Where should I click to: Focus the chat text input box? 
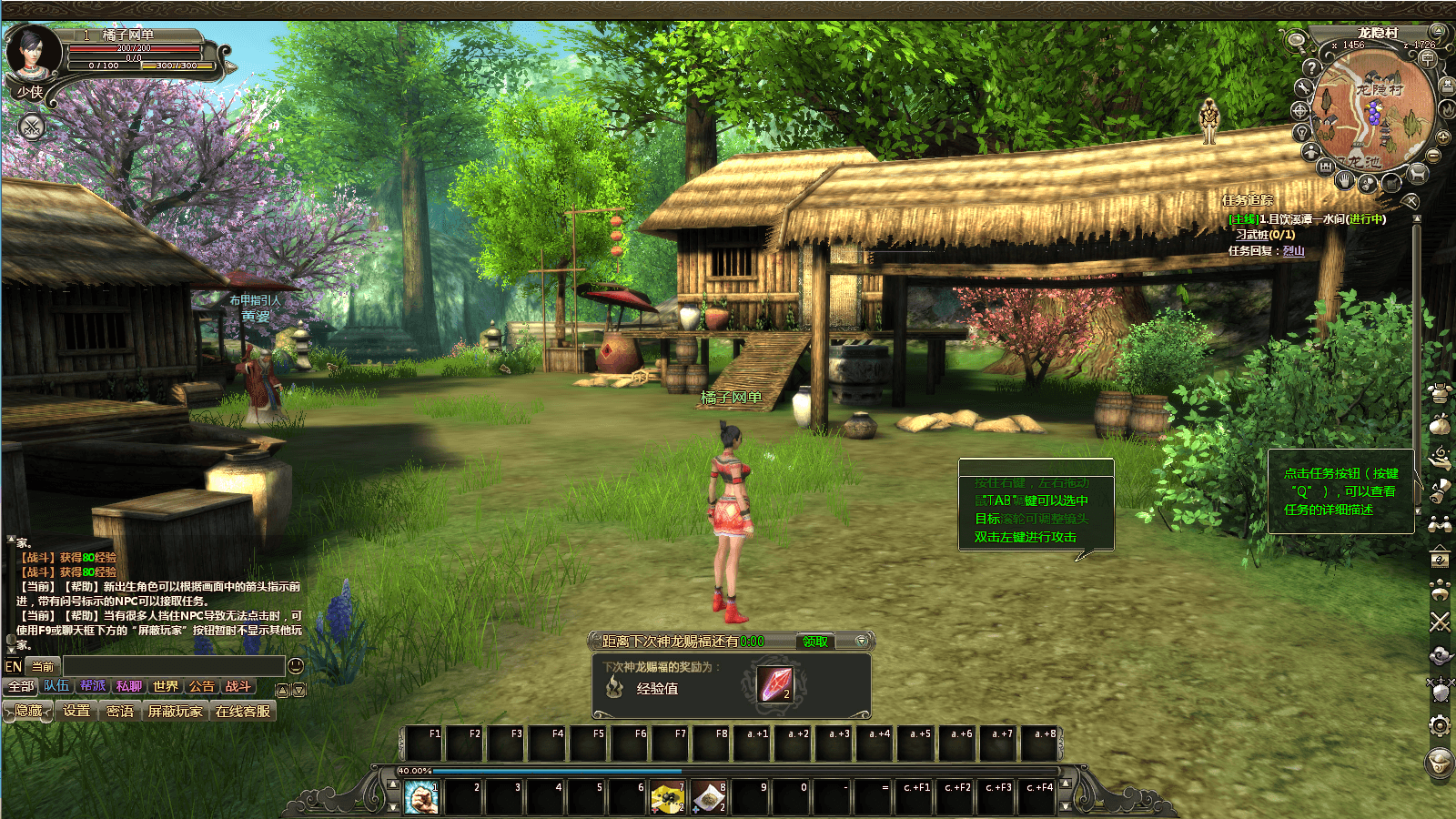tap(173, 666)
